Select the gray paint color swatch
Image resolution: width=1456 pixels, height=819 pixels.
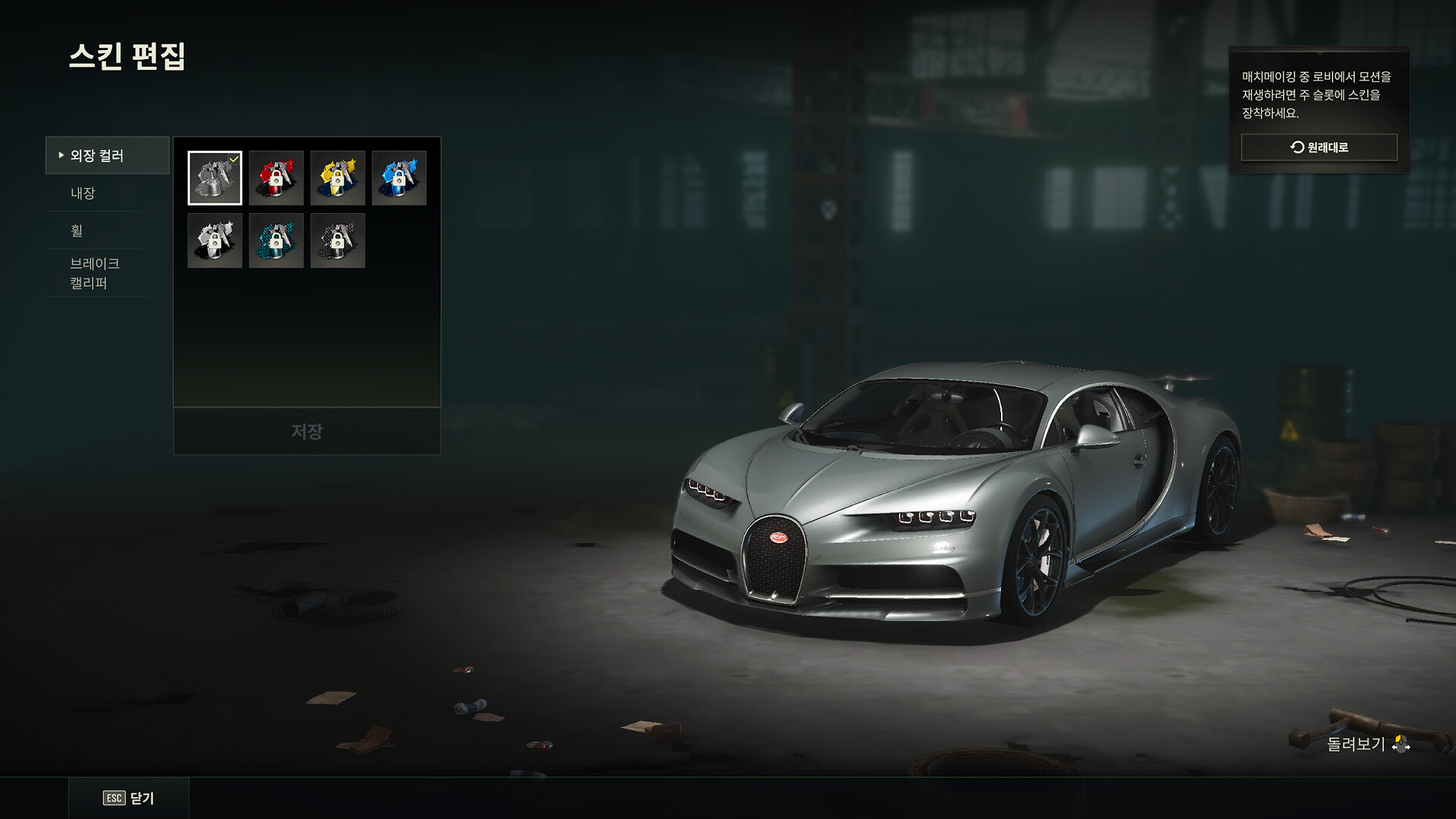(x=215, y=178)
